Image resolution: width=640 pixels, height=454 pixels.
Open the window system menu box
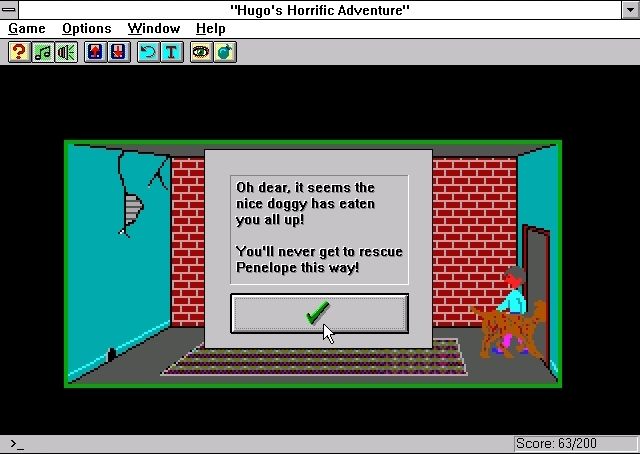click(10, 9)
